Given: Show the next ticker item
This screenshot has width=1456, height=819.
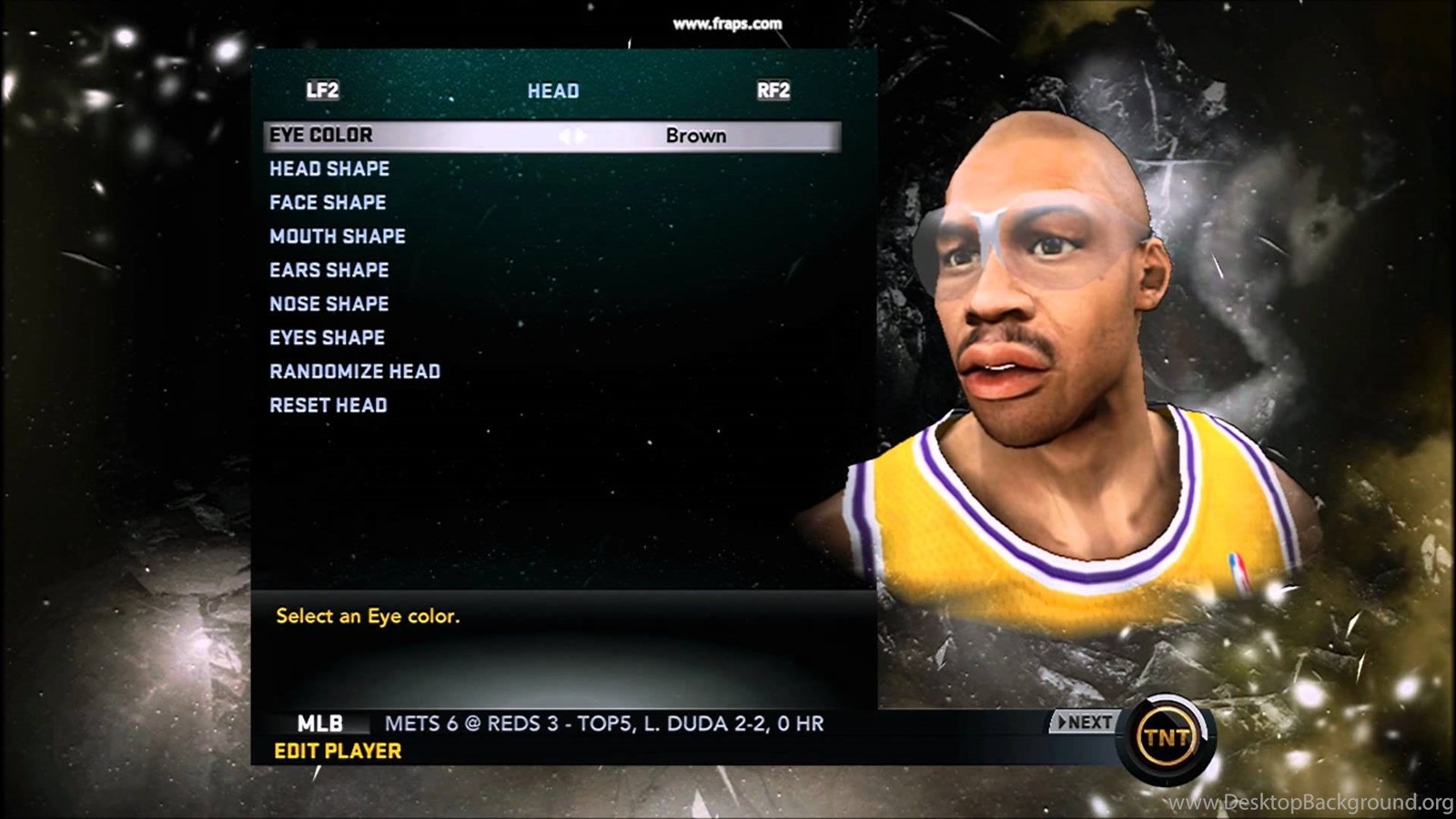Looking at the screenshot, I should [1083, 723].
